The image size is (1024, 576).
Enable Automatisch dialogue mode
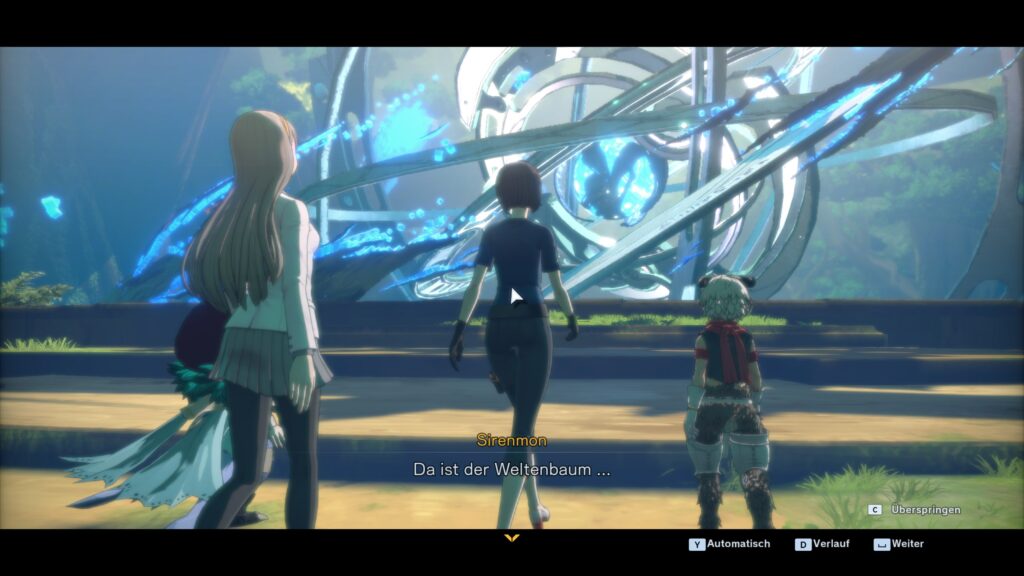[730, 544]
